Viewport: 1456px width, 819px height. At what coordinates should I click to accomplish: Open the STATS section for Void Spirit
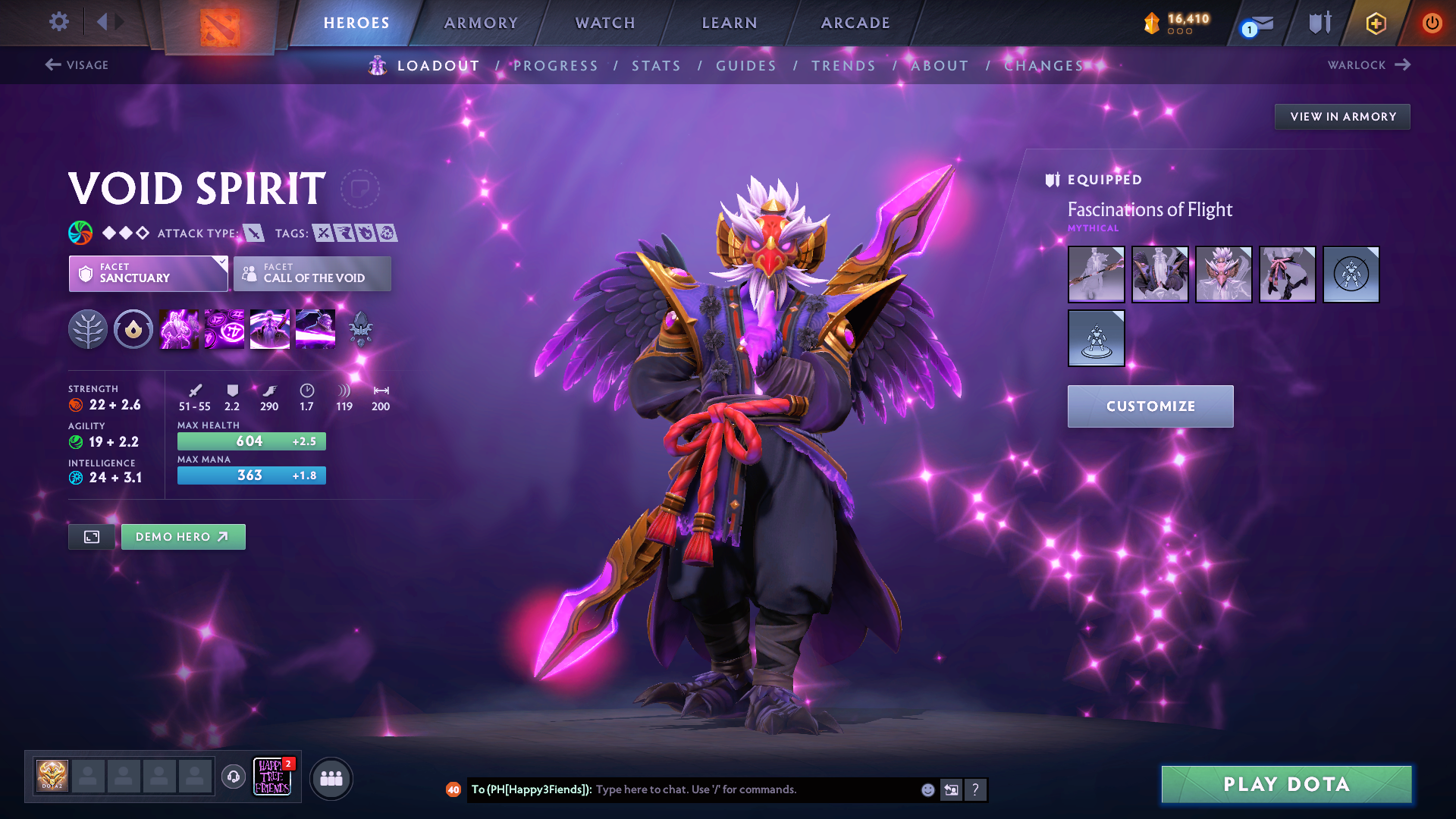tap(656, 65)
